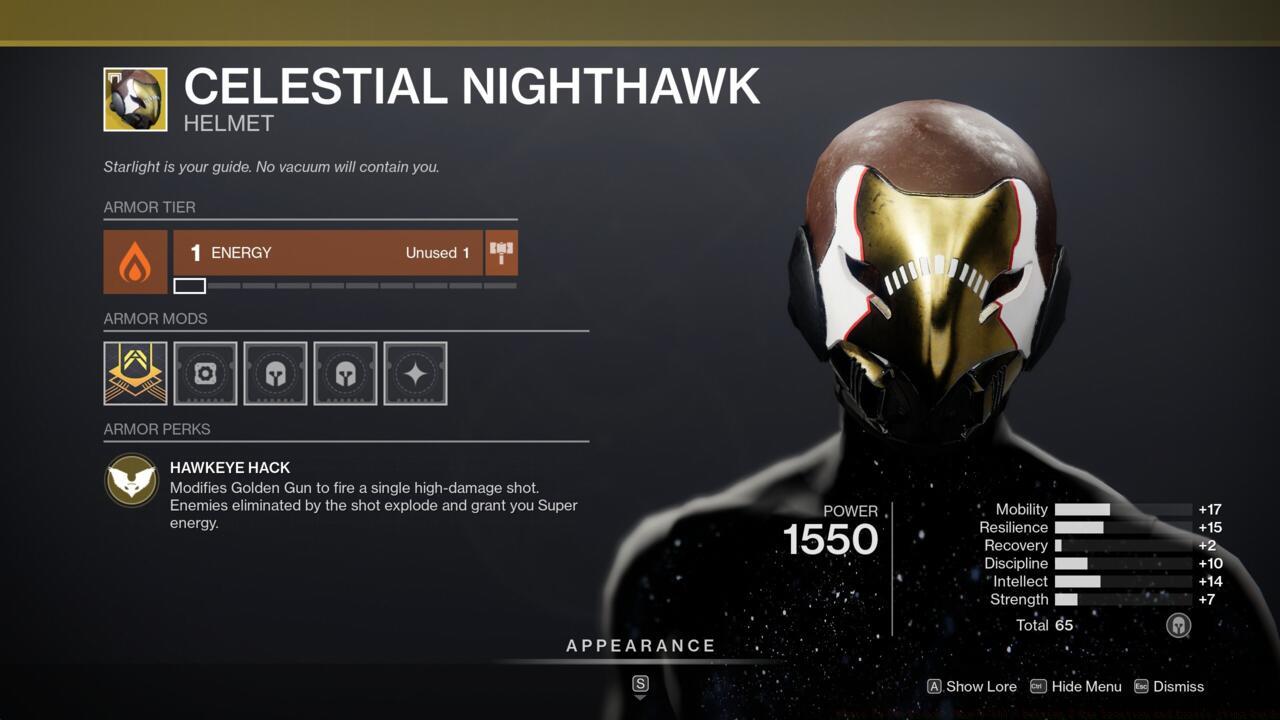Screen dimensions: 1280x720
Task: Click the first energy tier segment box
Action: pyautogui.click(x=190, y=285)
